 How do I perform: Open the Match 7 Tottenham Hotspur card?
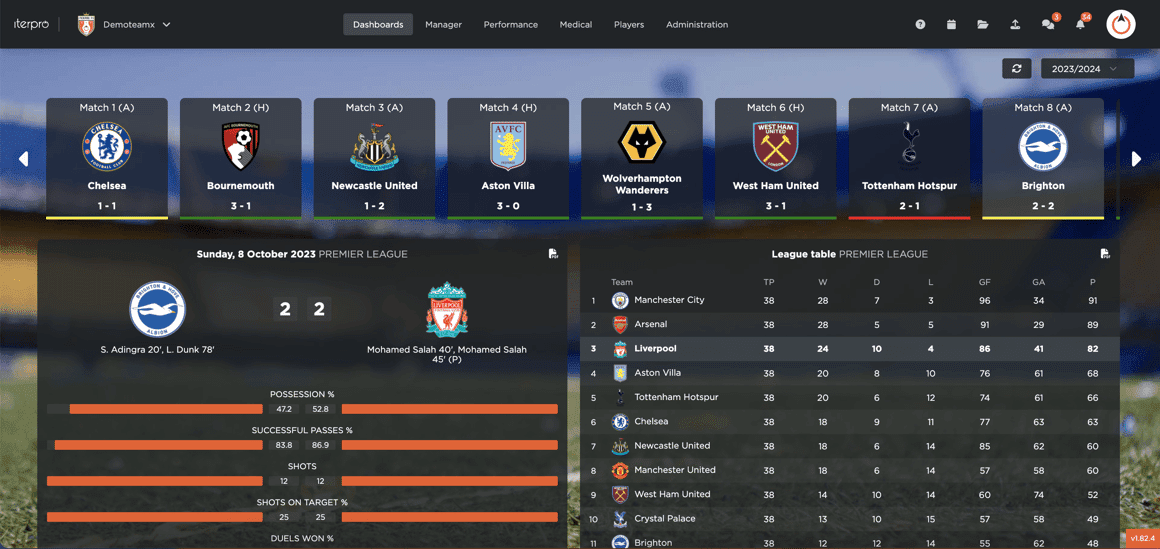909,158
